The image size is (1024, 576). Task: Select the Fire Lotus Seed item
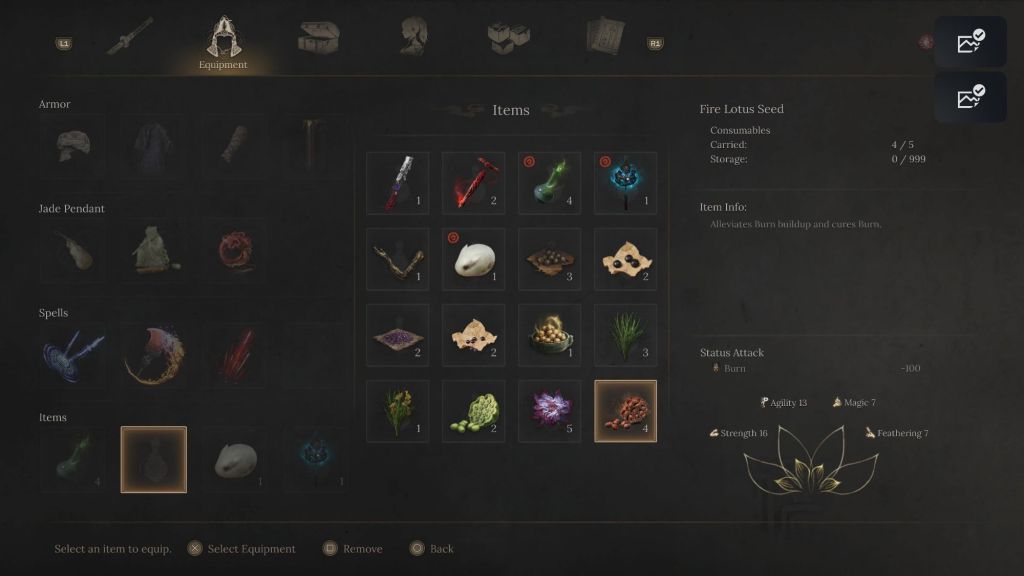(625, 411)
